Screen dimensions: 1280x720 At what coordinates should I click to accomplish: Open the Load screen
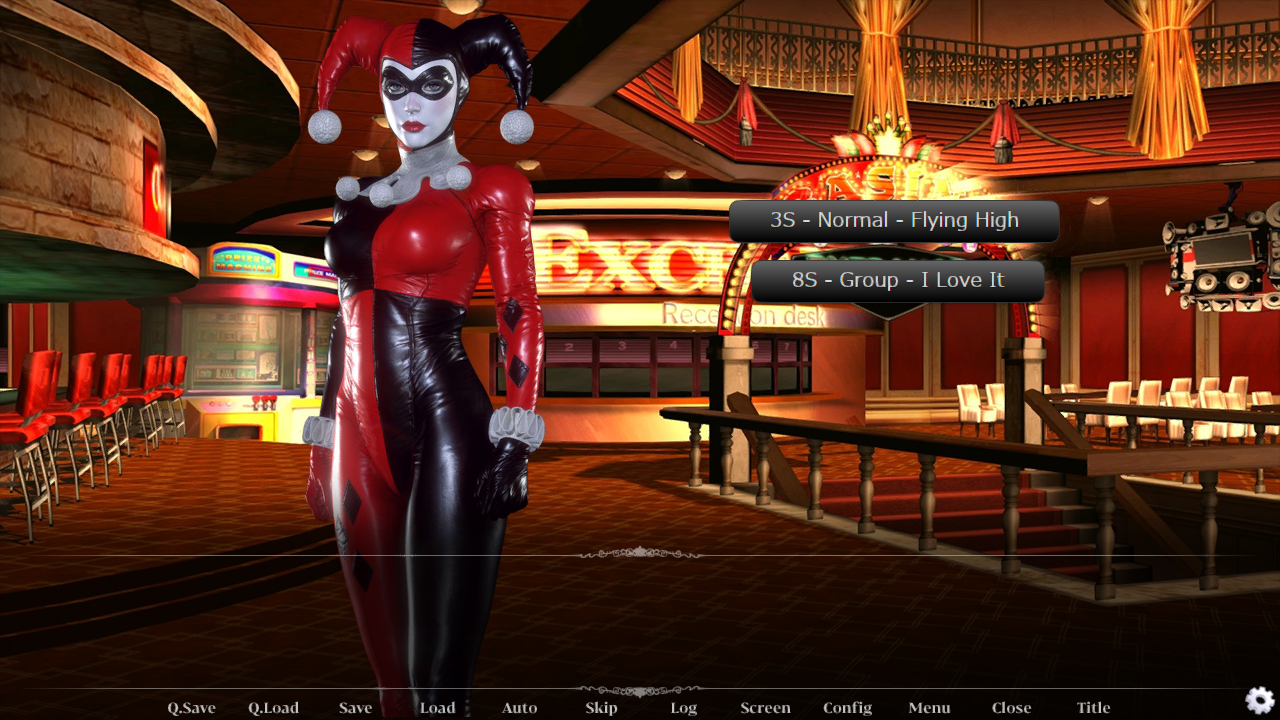click(437, 708)
